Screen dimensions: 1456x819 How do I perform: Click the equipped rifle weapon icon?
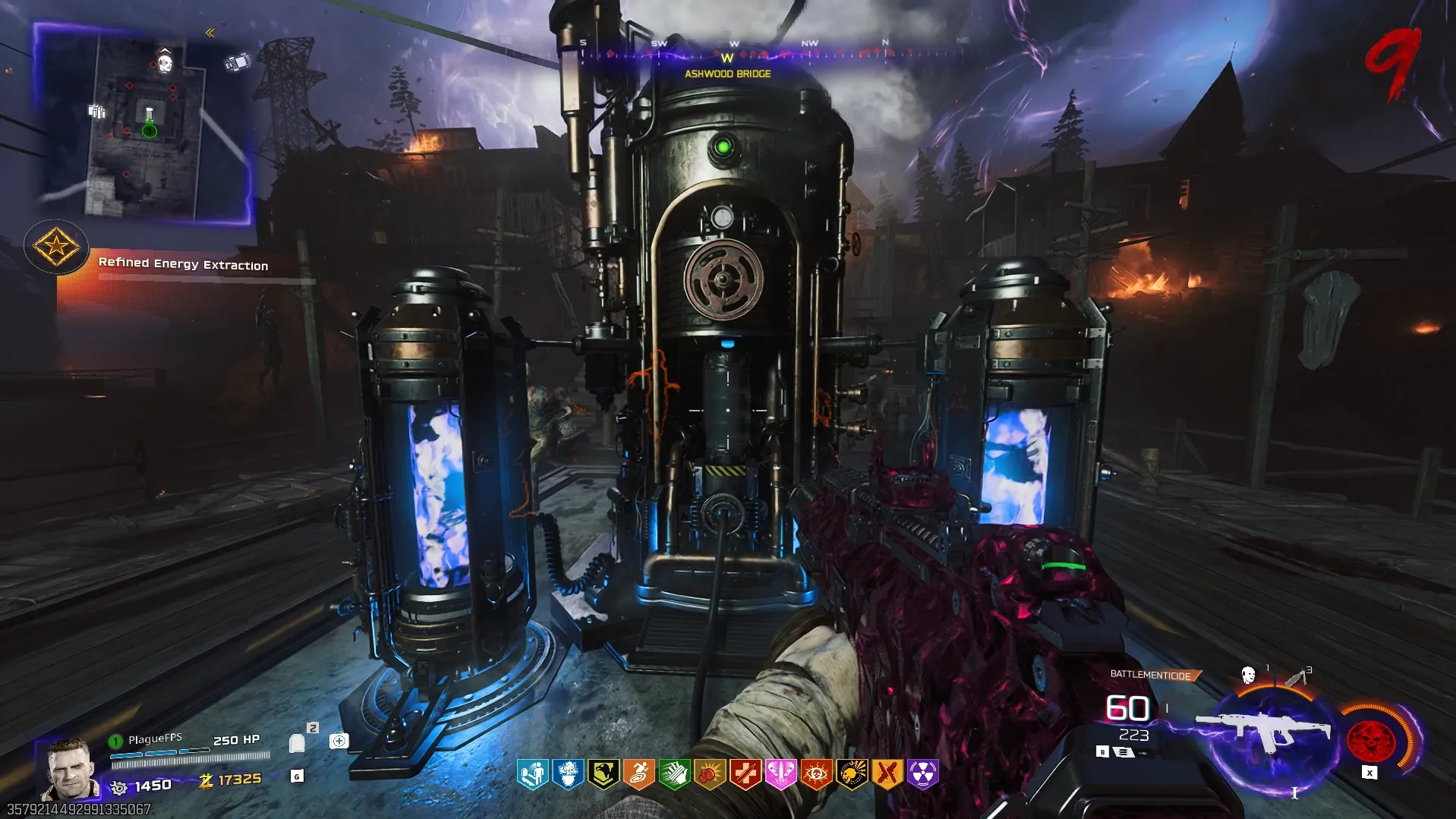[x=1264, y=730]
